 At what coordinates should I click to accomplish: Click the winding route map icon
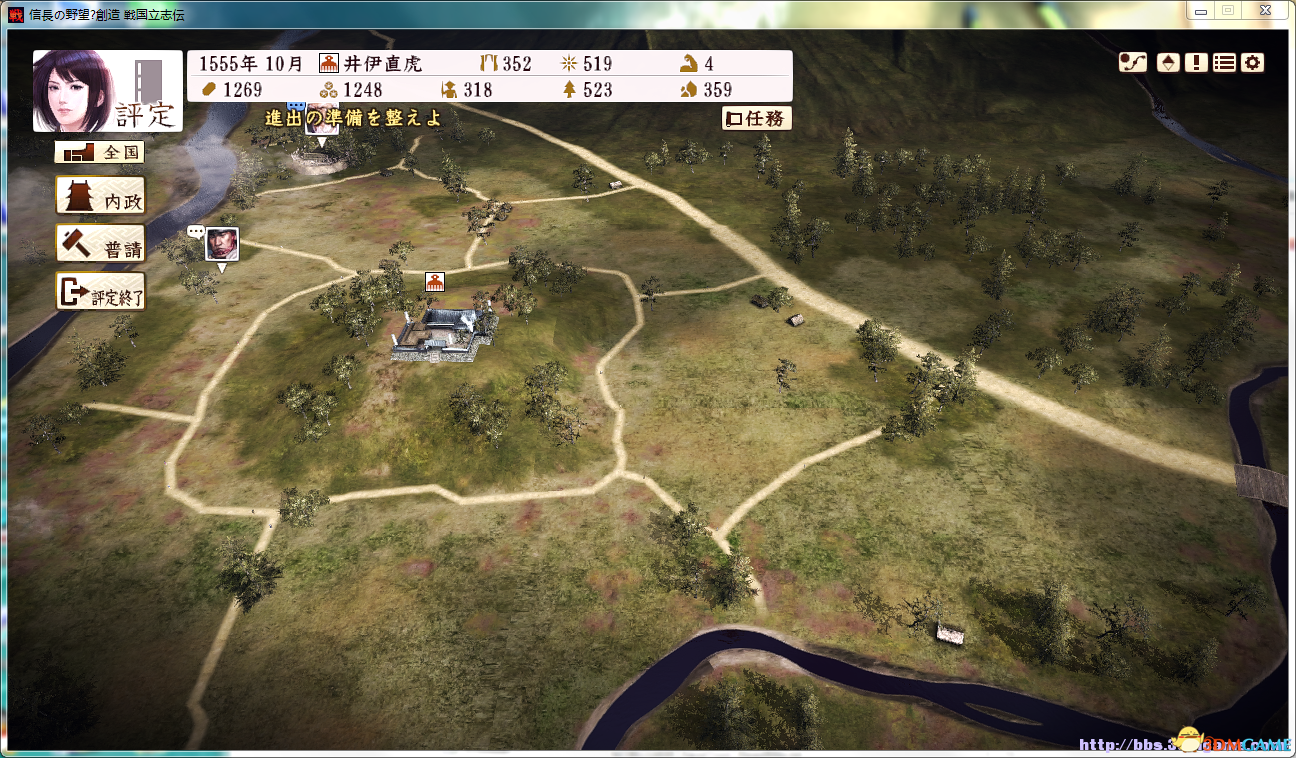(1132, 62)
